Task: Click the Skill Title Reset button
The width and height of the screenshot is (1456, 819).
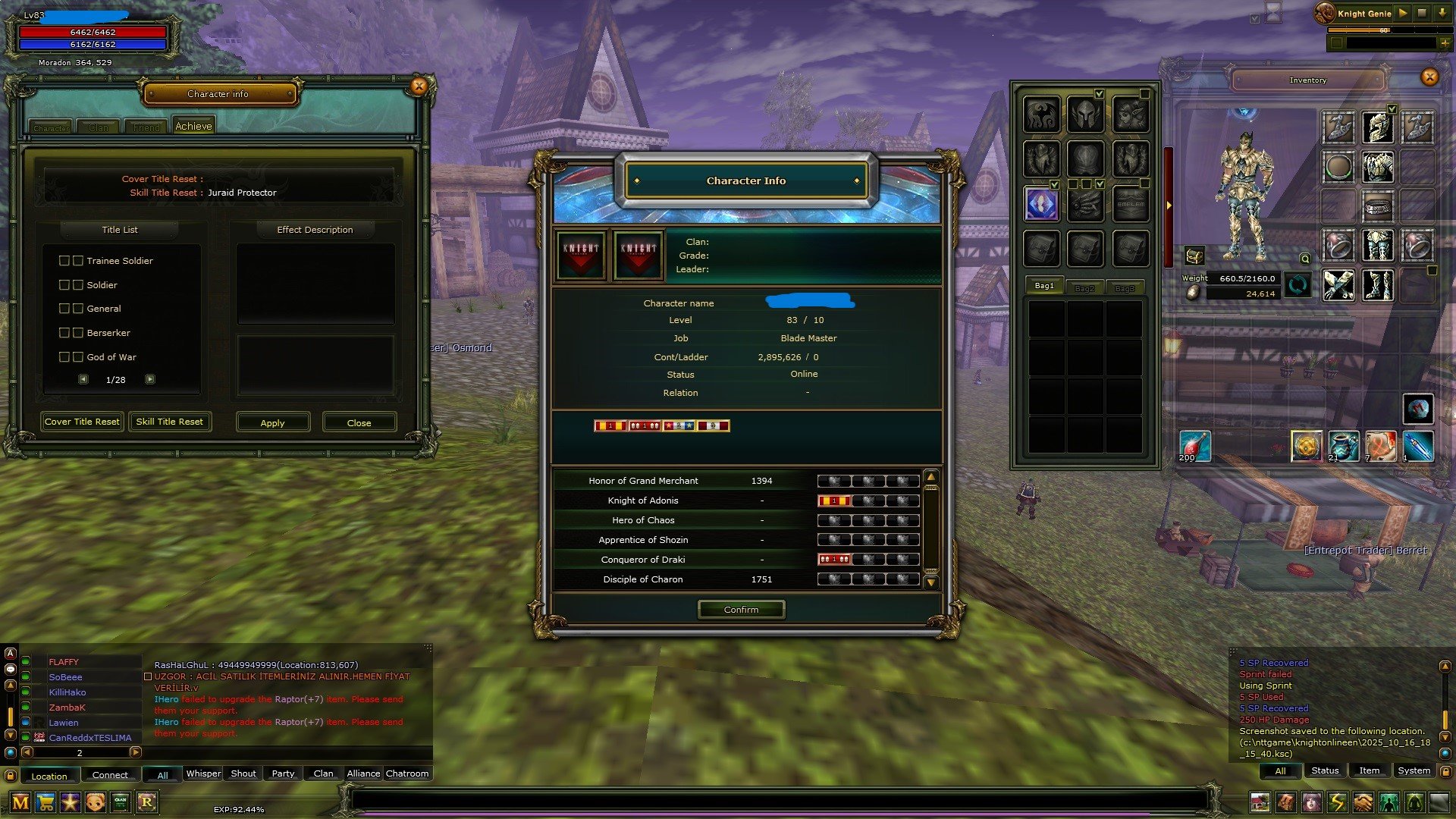Action: coord(169,422)
